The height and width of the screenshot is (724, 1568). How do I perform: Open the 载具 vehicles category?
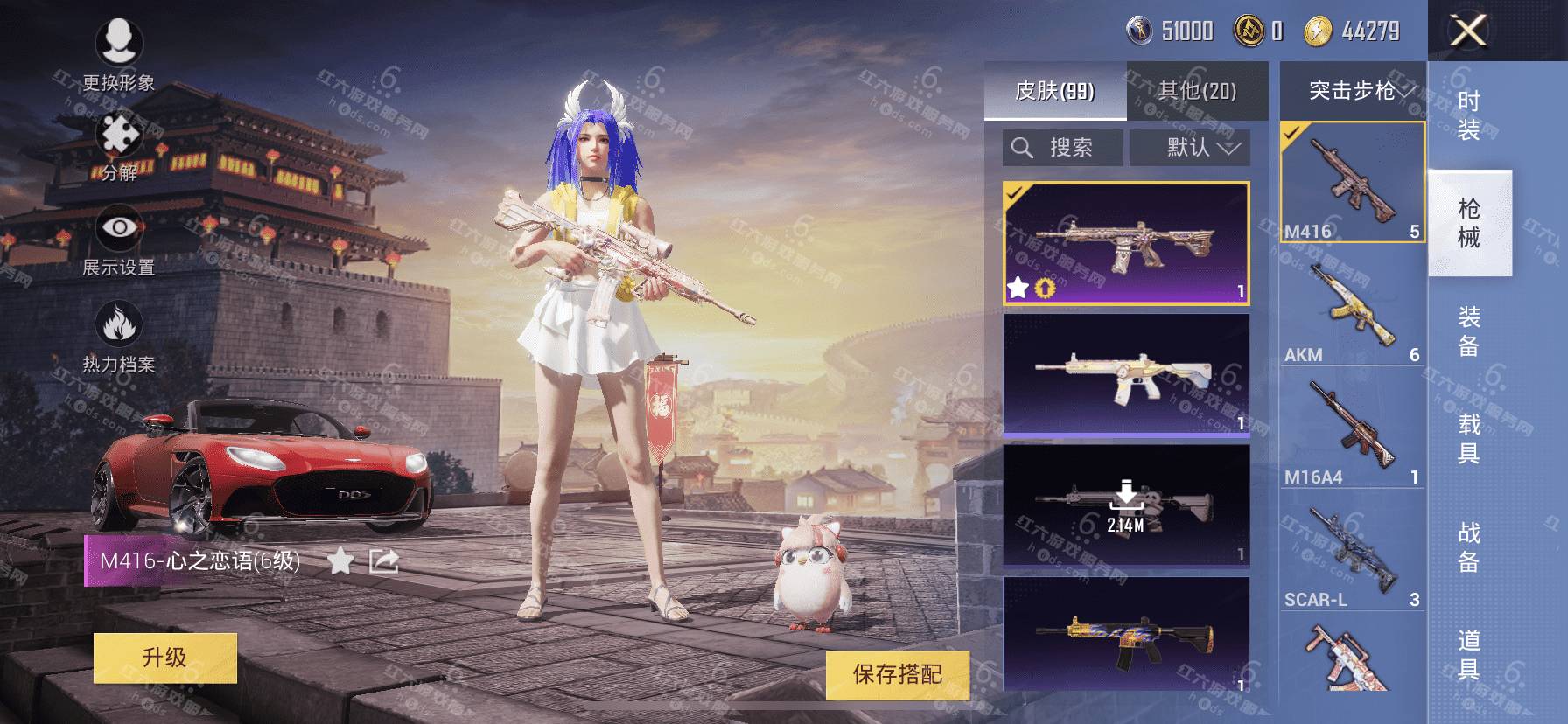point(1469,438)
